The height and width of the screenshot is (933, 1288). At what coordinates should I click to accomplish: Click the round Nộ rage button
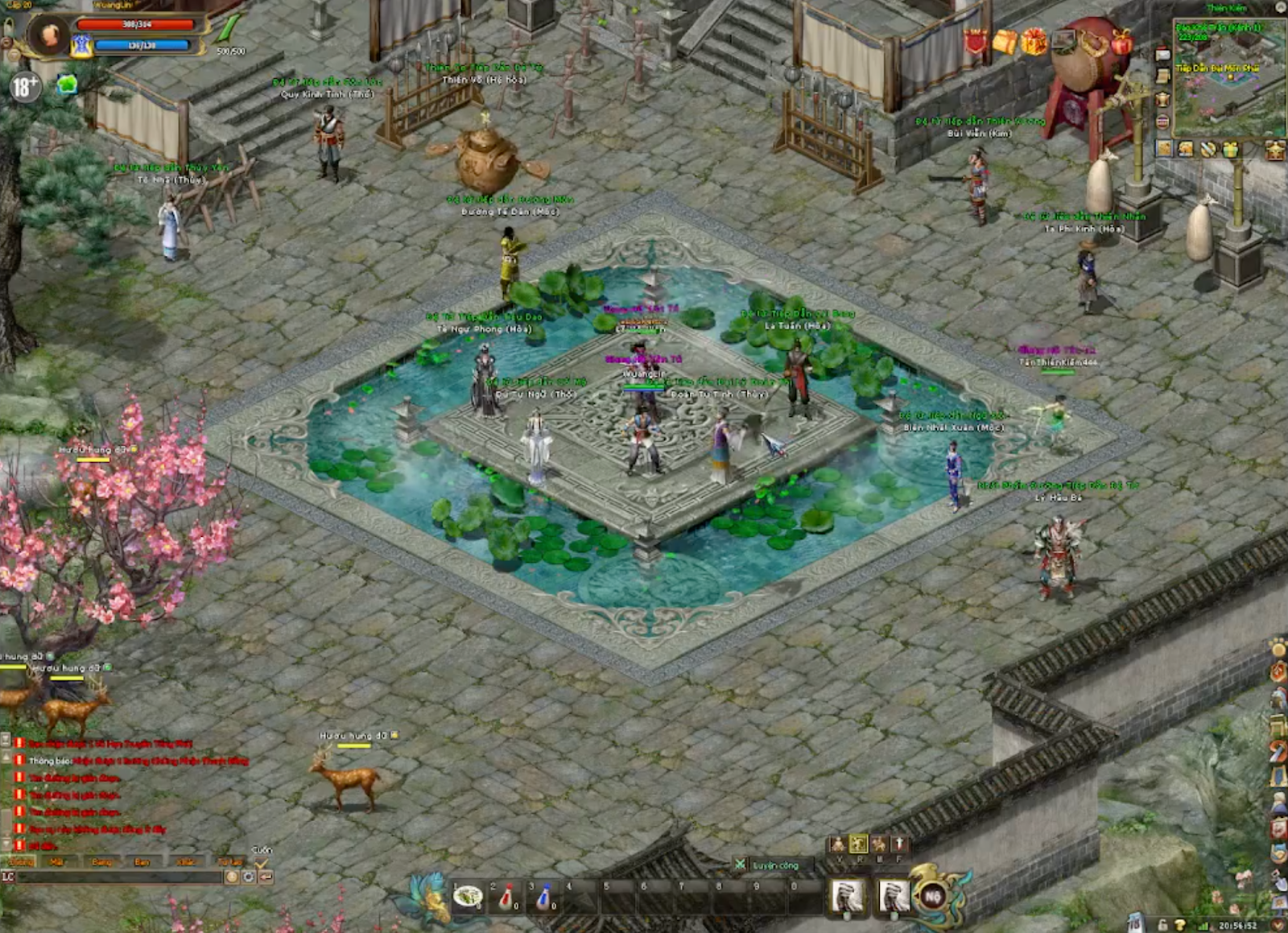click(933, 896)
